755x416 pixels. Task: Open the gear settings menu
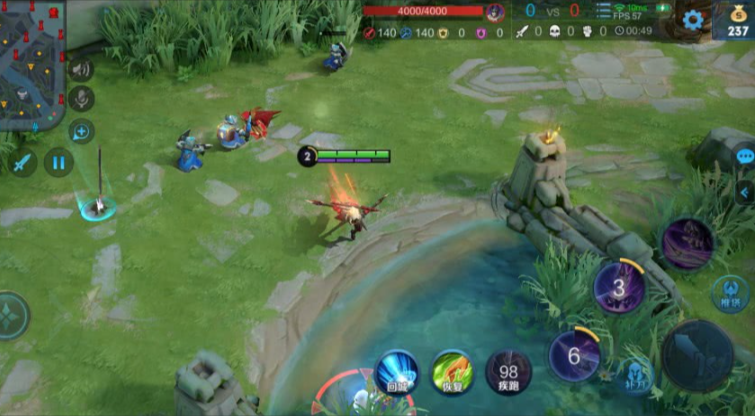(x=692, y=20)
